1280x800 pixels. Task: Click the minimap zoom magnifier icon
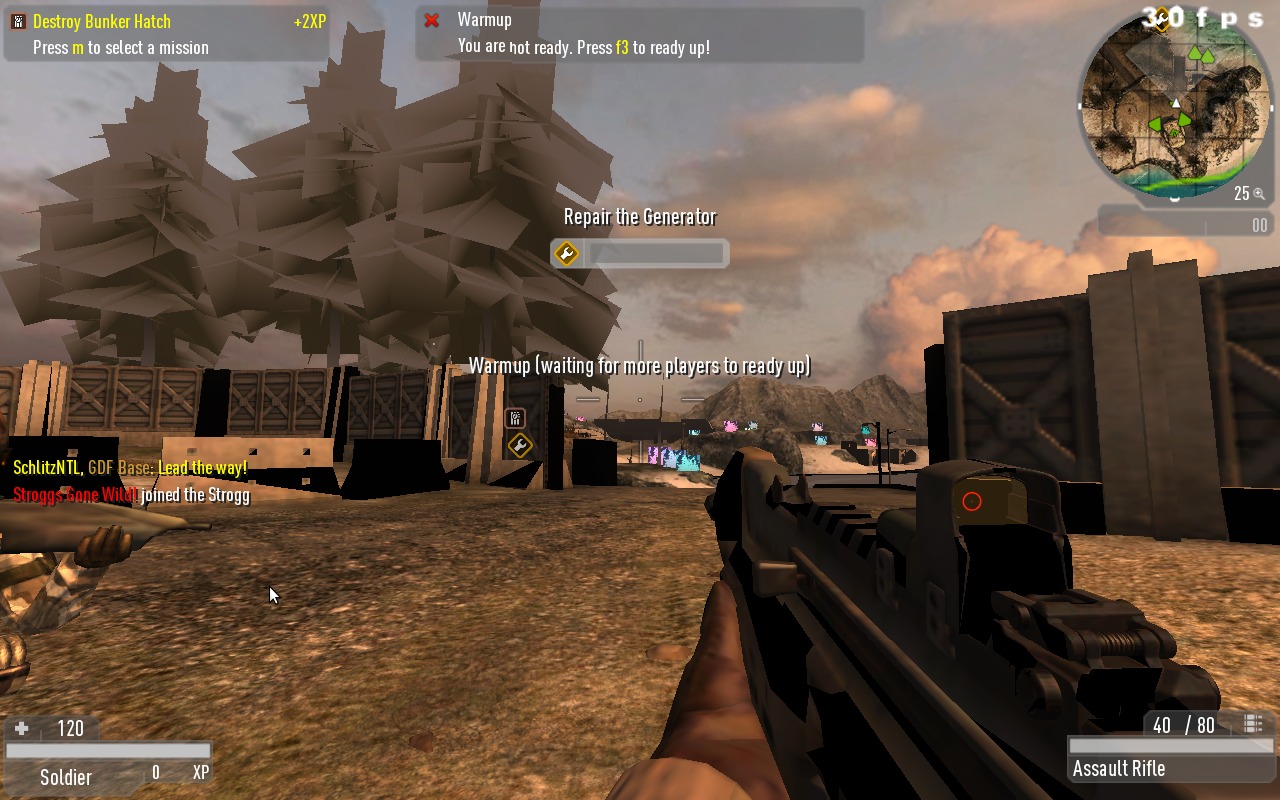pyautogui.click(x=1259, y=194)
